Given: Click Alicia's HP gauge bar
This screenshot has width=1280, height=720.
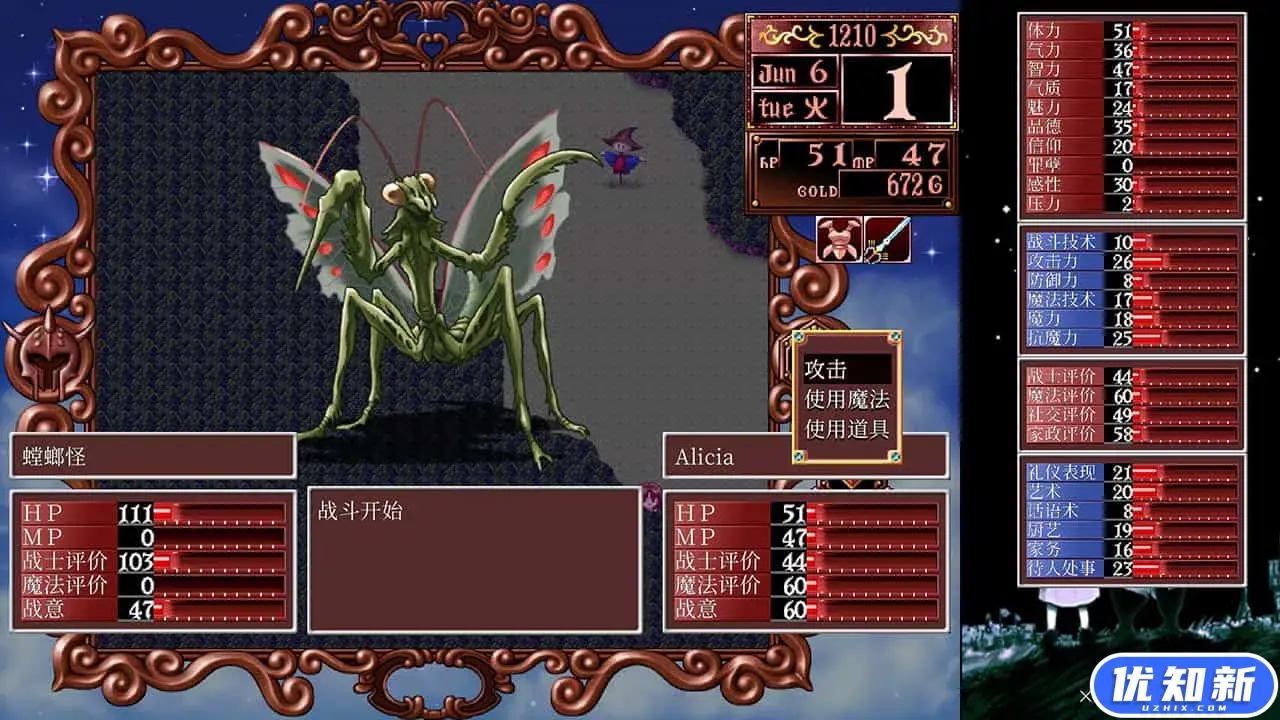Looking at the screenshot, I should [x=870, y=511].
